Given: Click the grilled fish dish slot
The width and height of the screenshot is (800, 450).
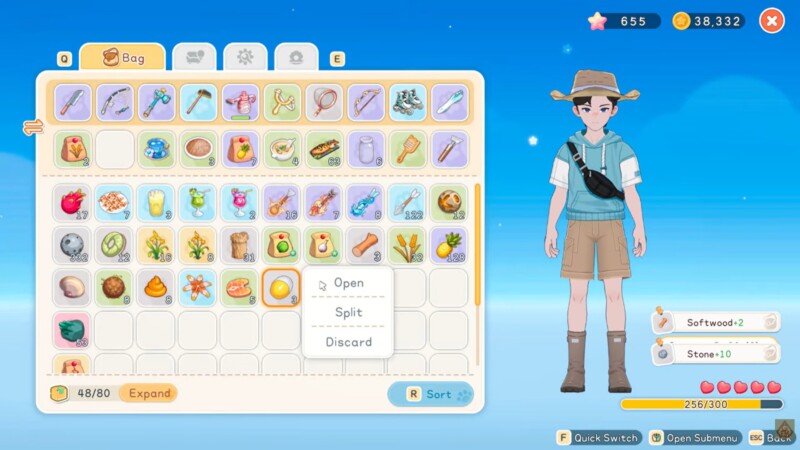Looking at the screenshot, I should (x=324, y=149).
